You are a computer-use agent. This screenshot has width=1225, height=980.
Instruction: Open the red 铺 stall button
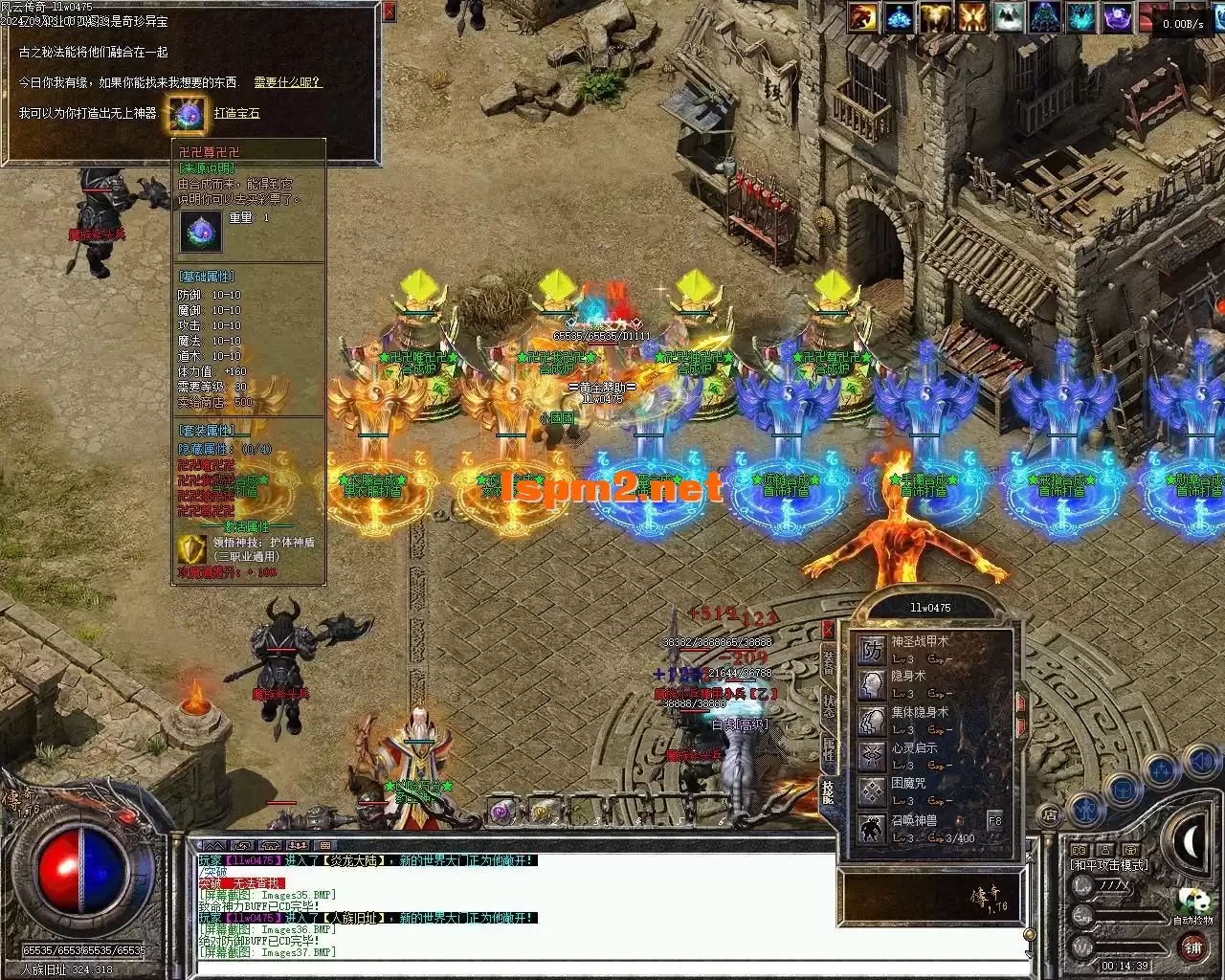click(x=1192, y=947)
